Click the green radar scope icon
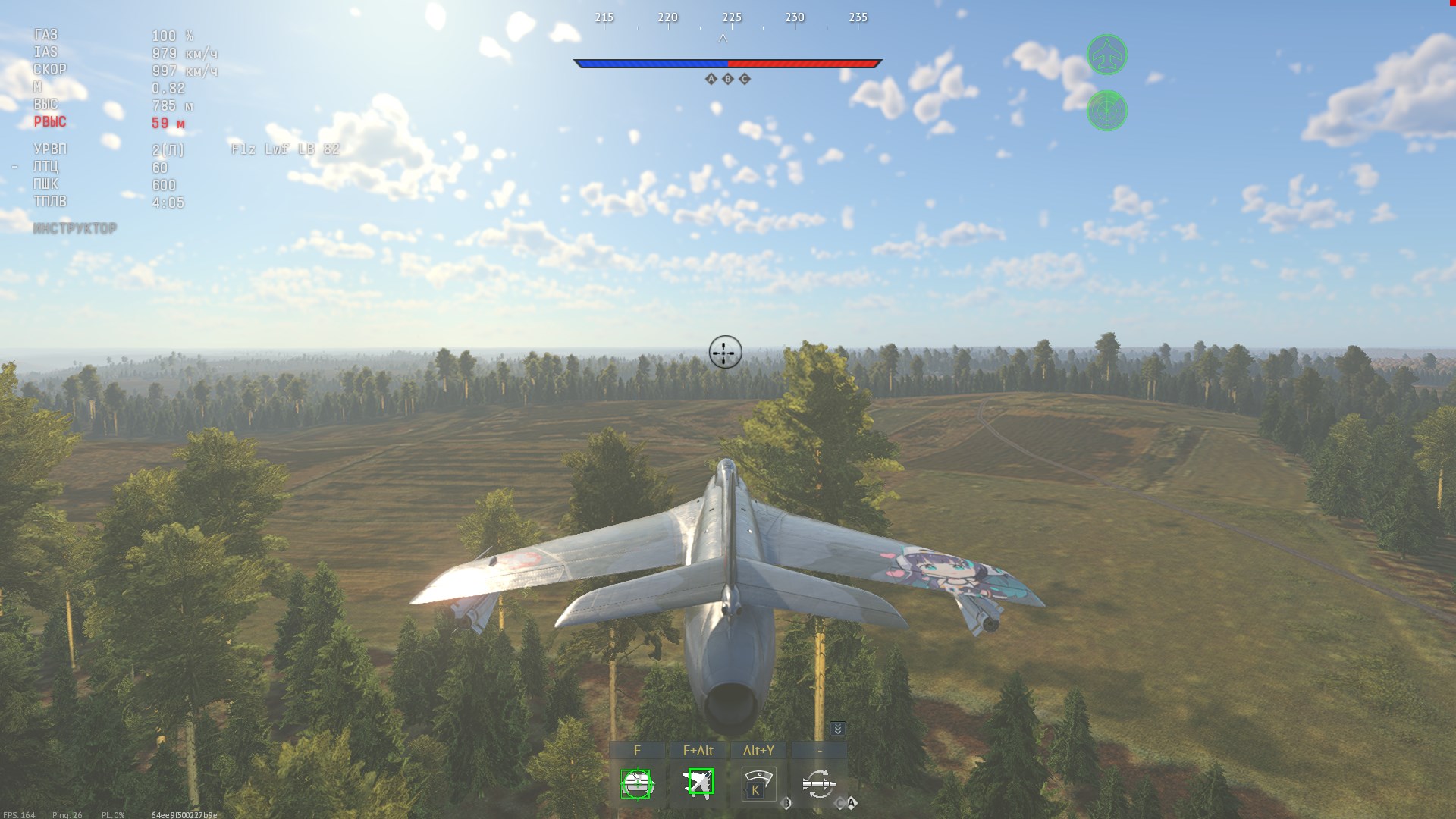This screenshot has height=819, width=1456. click(x=1106, y=111)
